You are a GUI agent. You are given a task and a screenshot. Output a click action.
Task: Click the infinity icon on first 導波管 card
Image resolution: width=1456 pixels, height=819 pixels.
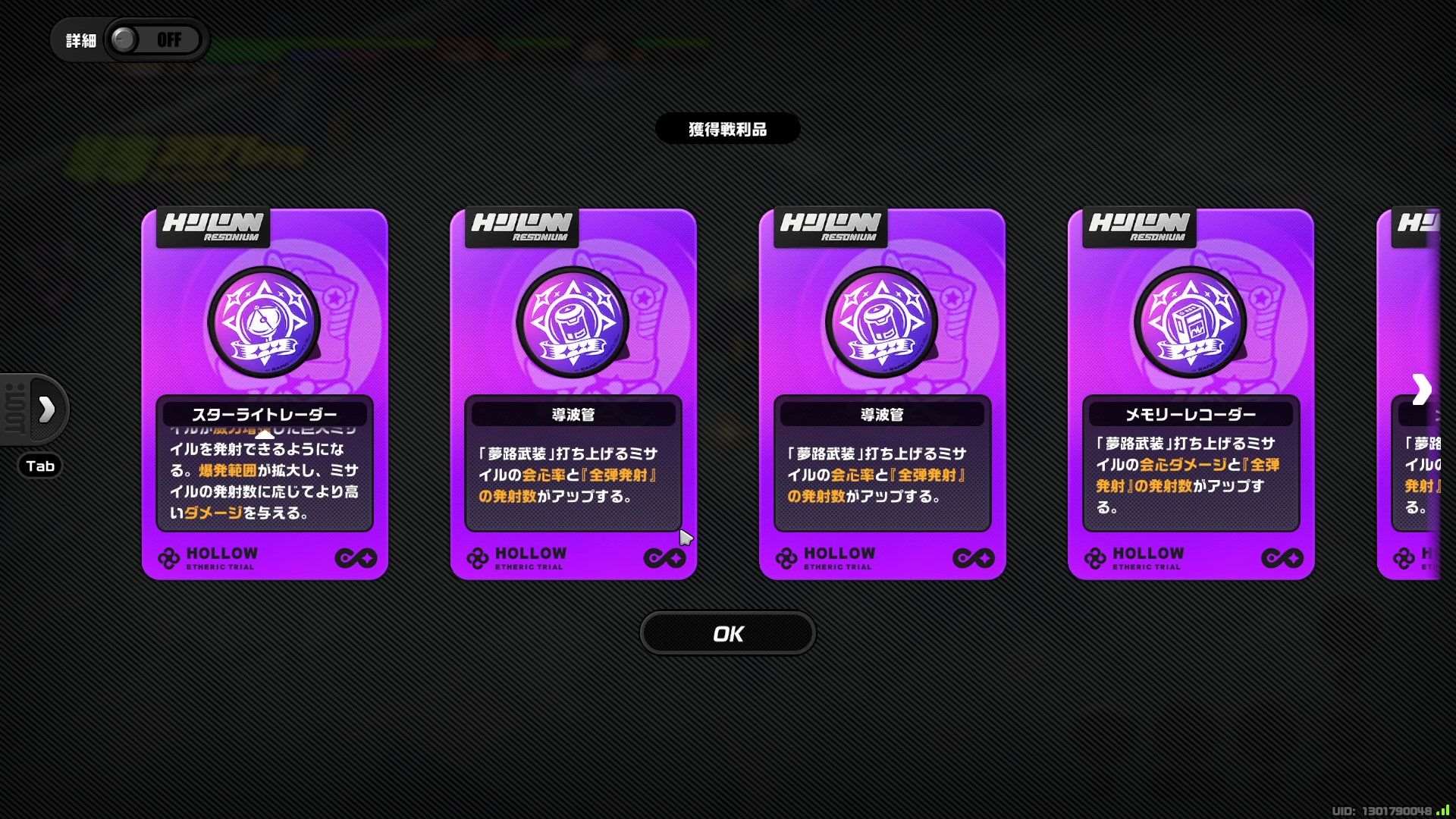click(667, 558)
